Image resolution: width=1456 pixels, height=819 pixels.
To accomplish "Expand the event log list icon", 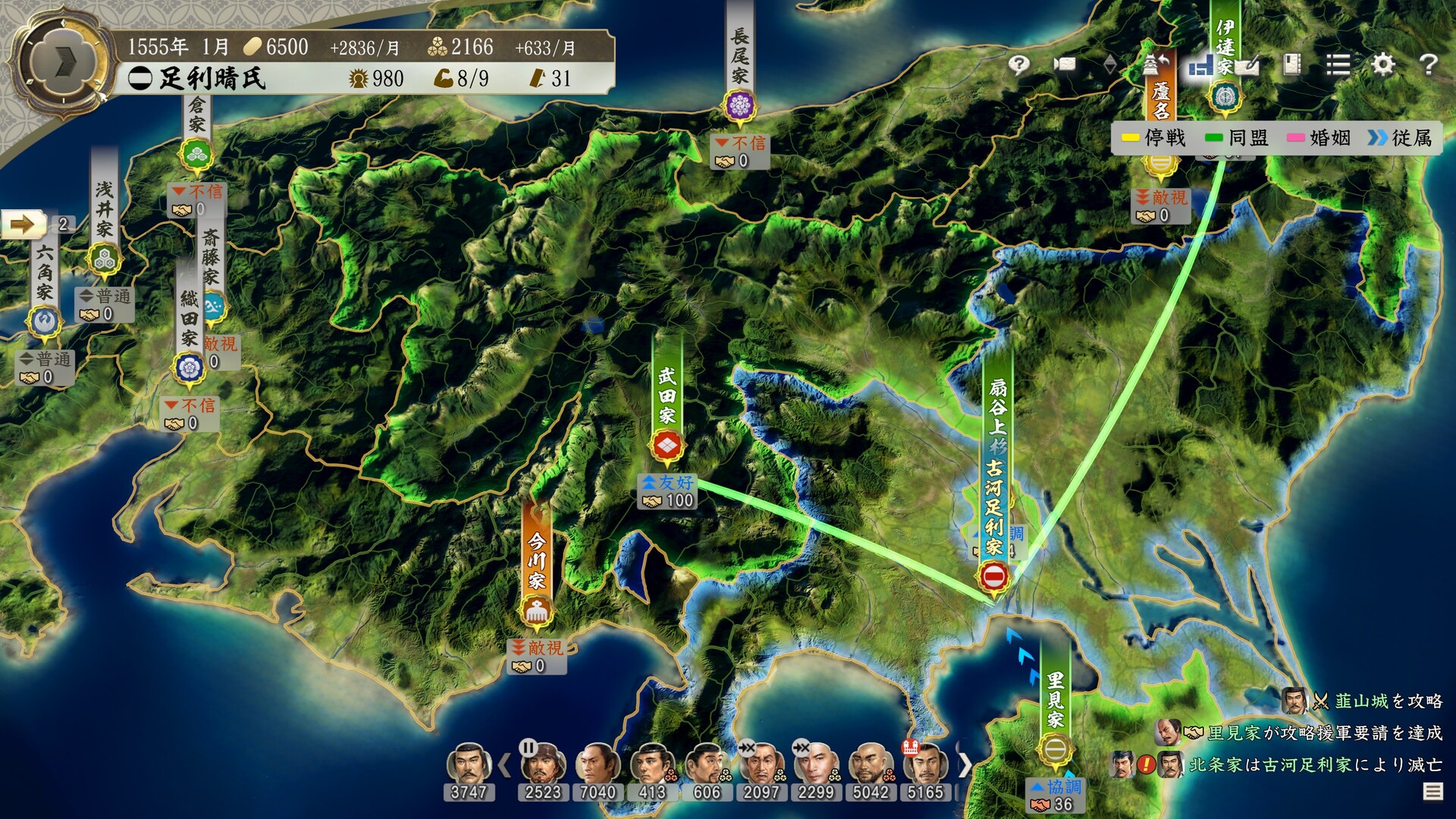I will pyautogui.click(x=1432, y=792).
